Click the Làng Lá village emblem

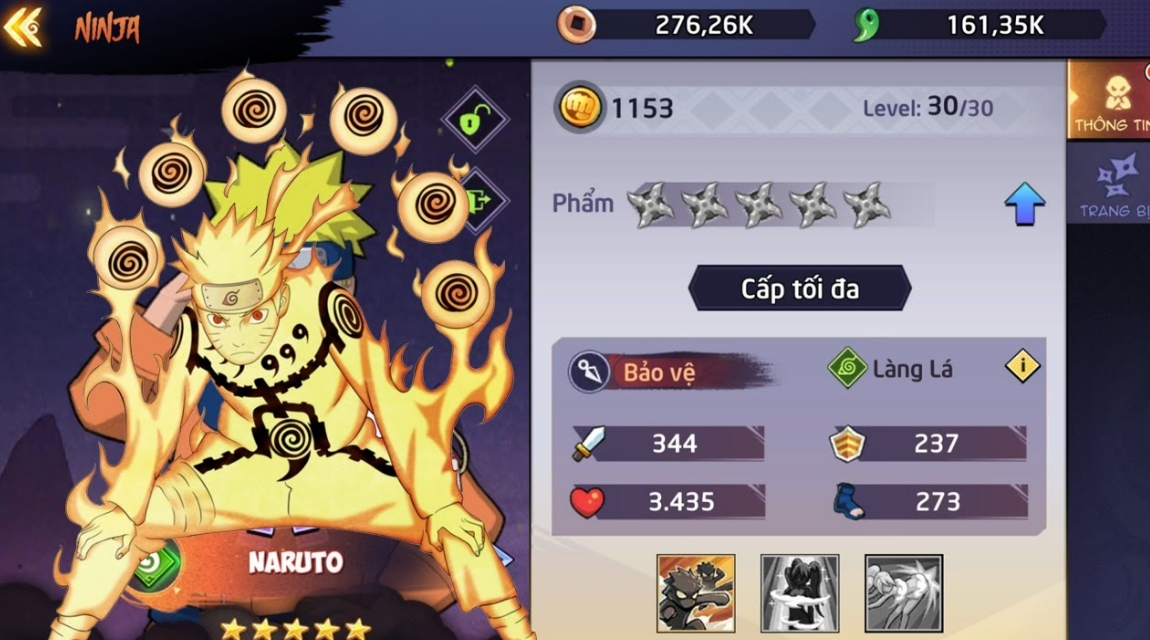click(847, 369)
